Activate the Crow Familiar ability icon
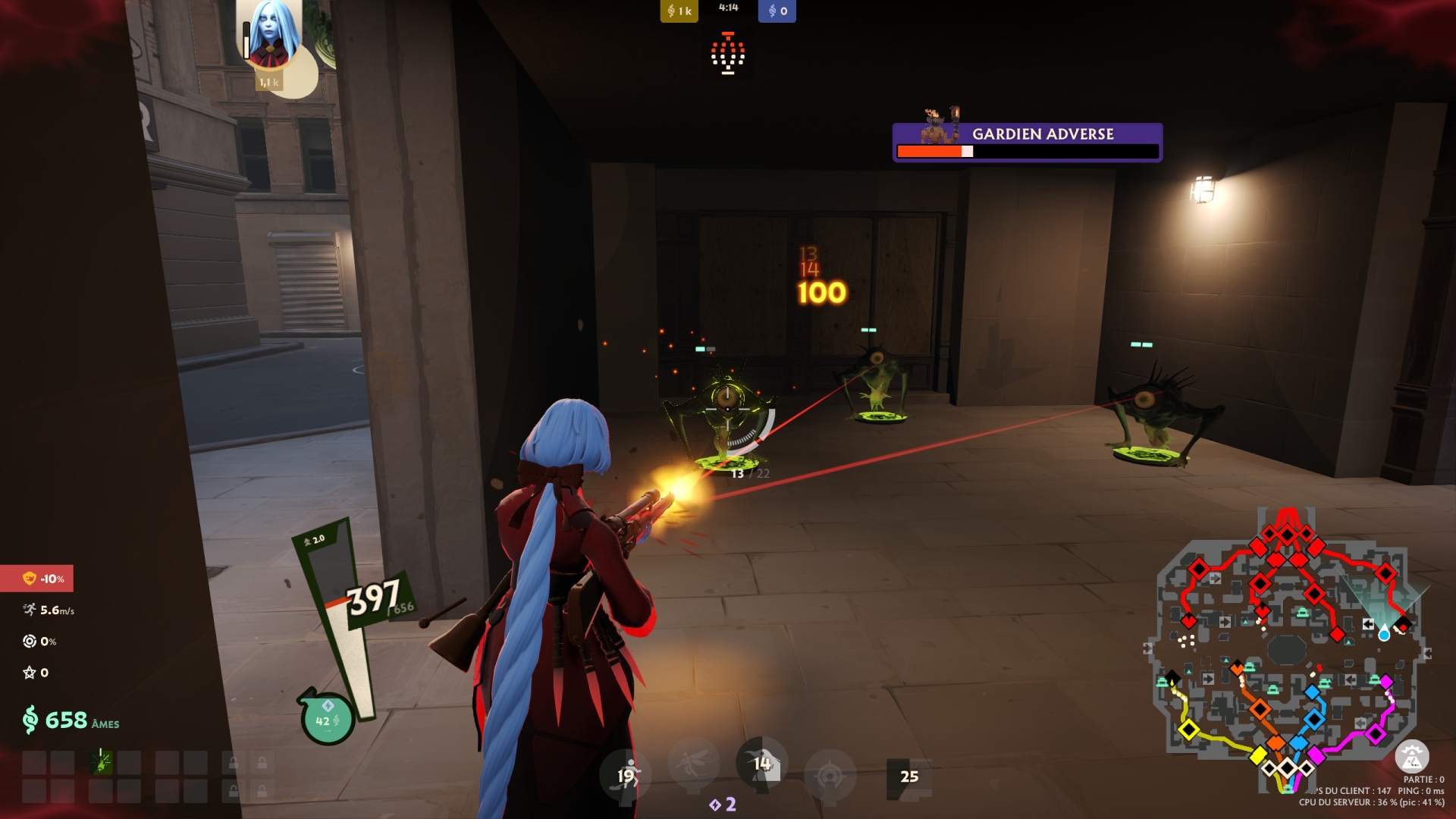Image resolution: width=1456 pixels, height=819 pixels. (x=761, y=763)
